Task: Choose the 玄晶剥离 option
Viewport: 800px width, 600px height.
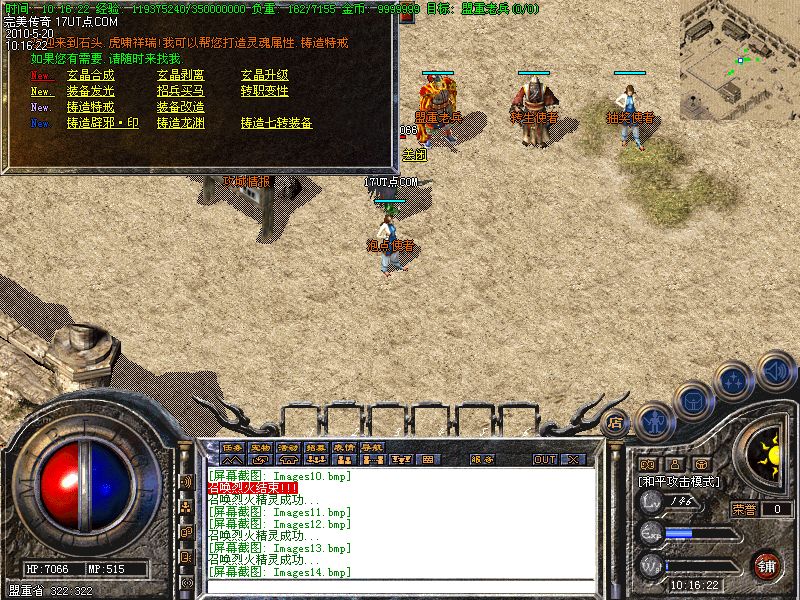Action: click(x=180, y=75)
